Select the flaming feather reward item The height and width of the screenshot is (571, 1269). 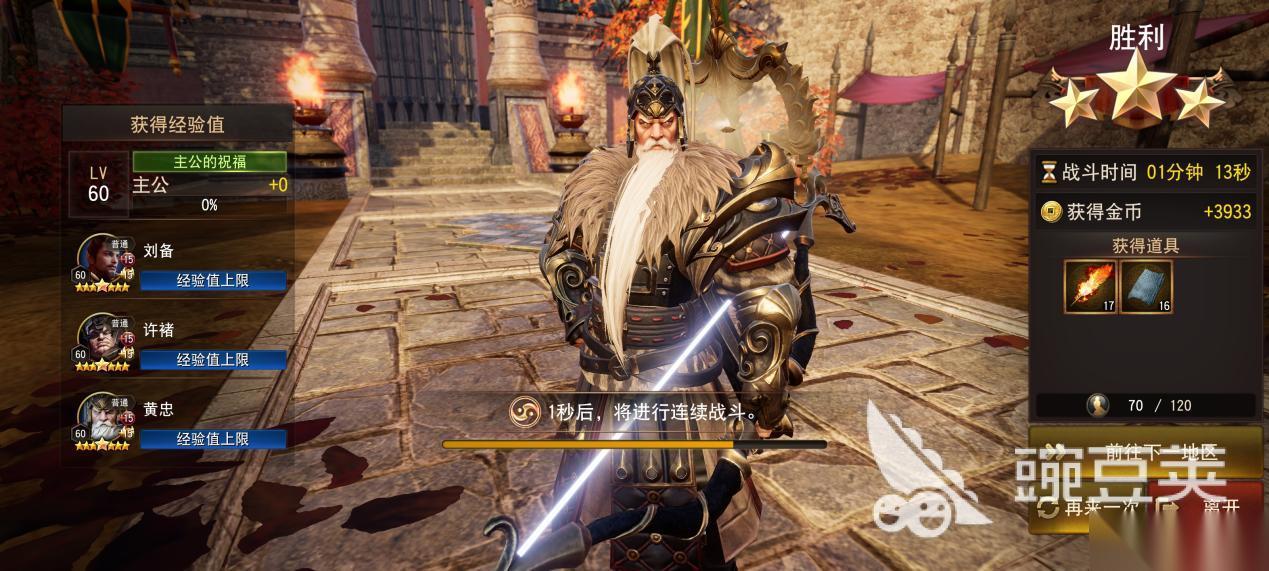pyautogui.click(x=1090, y=286)
